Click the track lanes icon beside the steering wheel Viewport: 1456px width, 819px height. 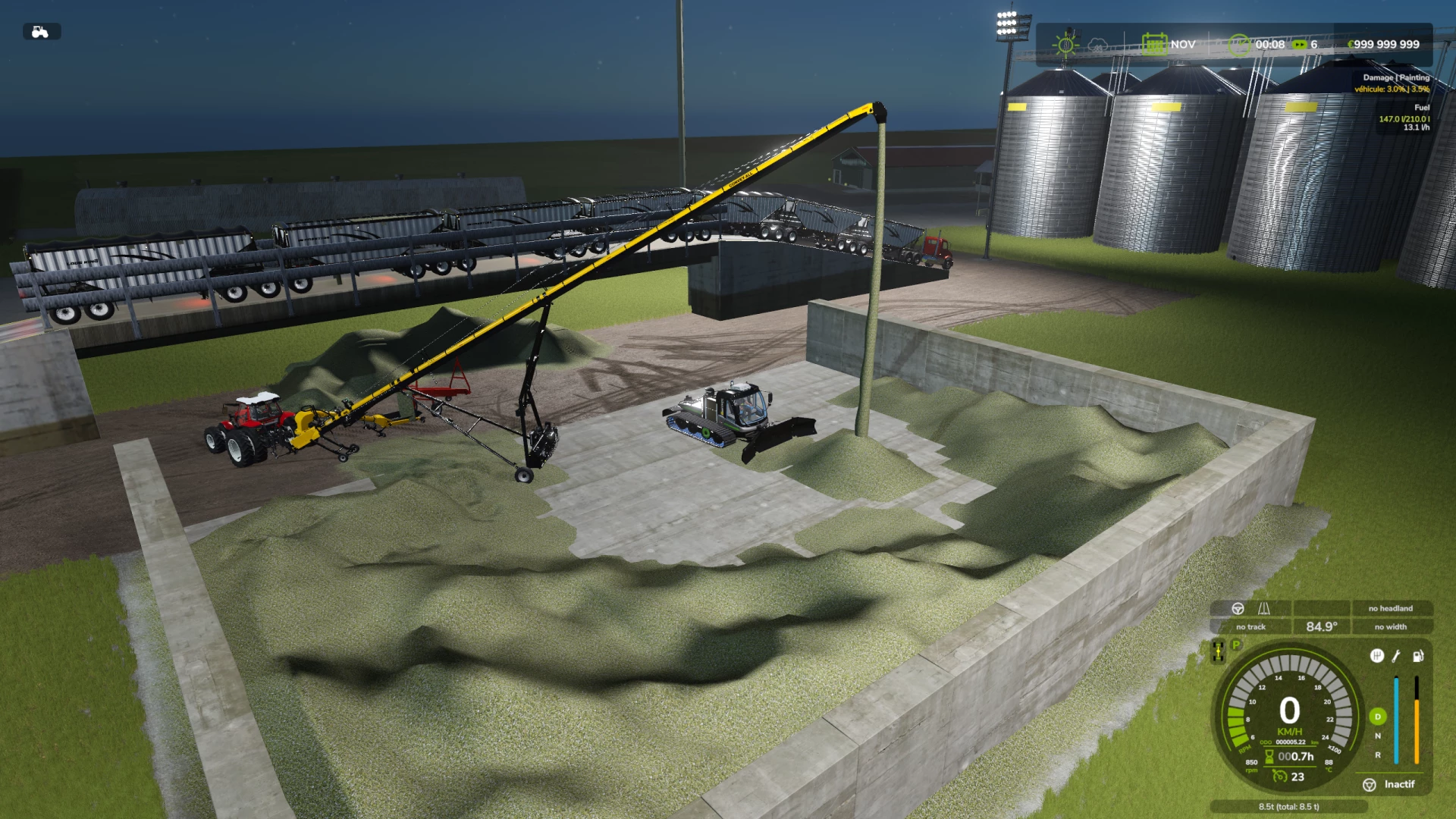click(x=1264, y=609)
